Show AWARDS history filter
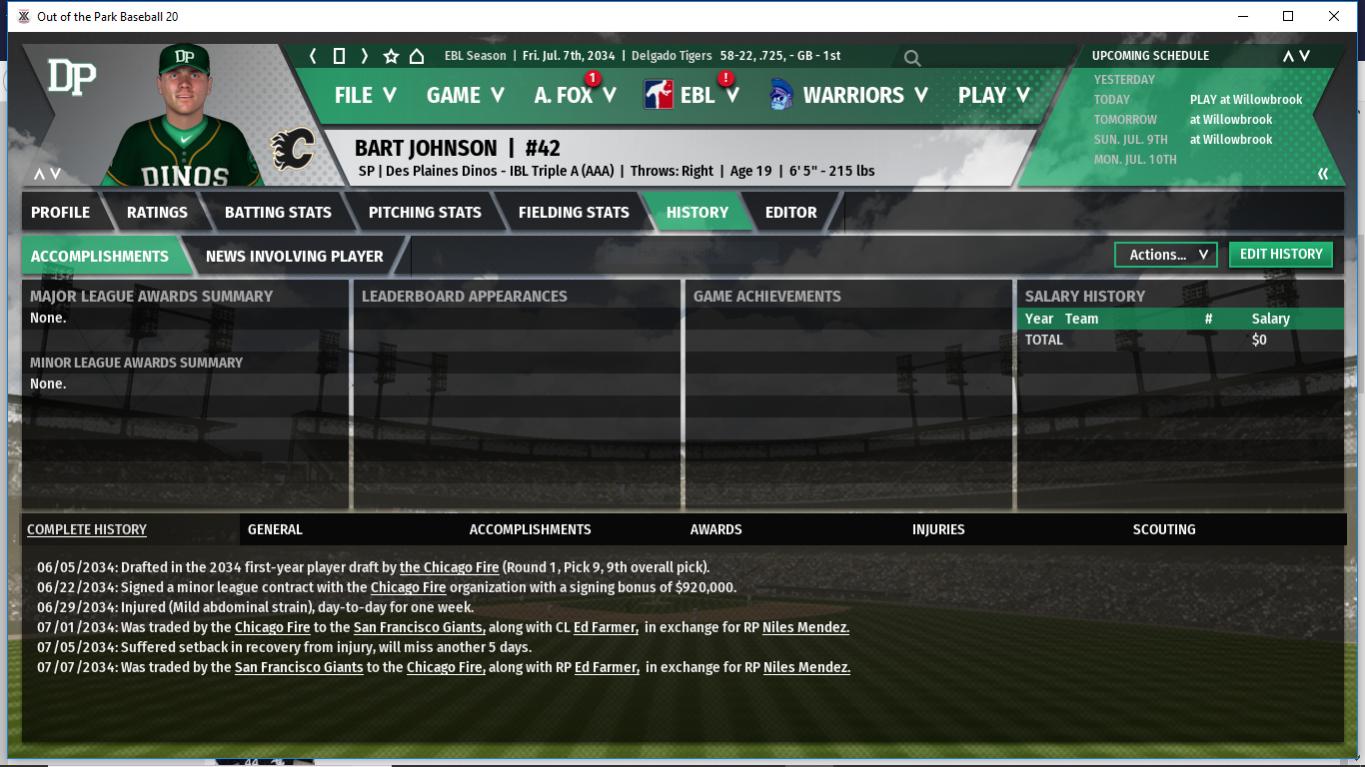The image size is (1365, 767). click(716, 529)
